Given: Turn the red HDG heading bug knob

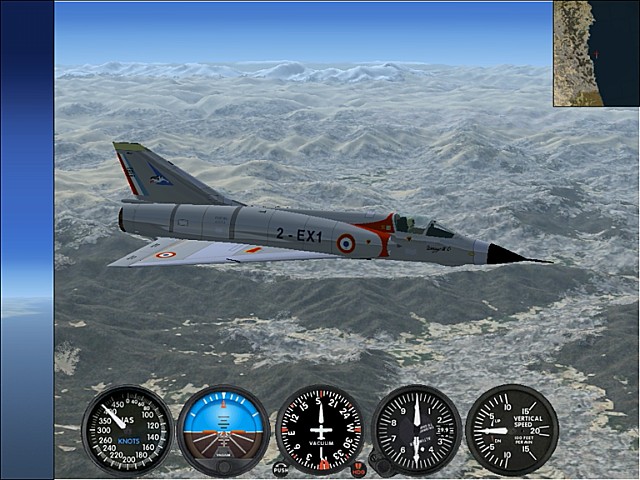Looking at the screenshot, I should (x=359, y=468).
